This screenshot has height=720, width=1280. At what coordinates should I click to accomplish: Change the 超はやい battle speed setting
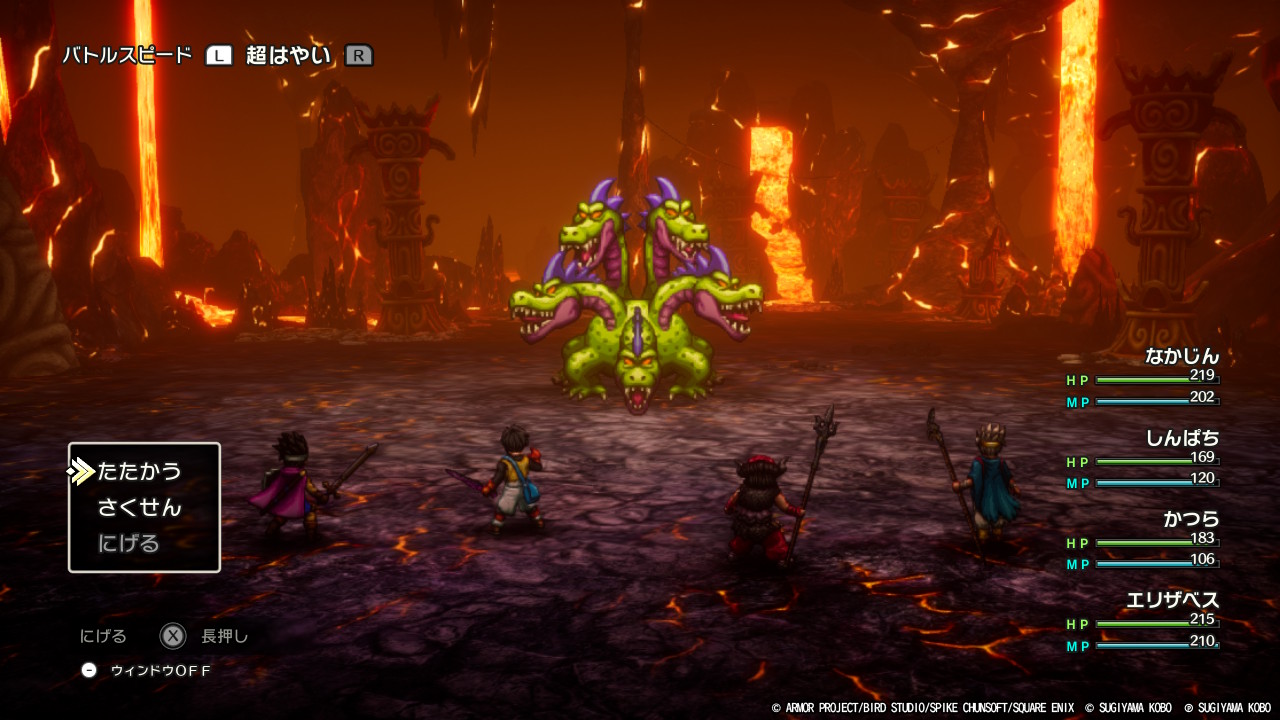click(288, 56)
